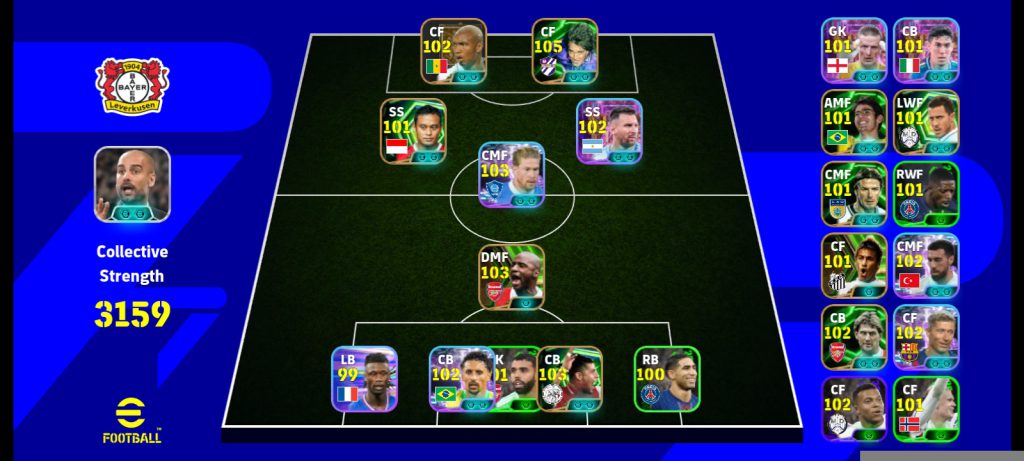Select the CB 103 player card

pyautogui.click(x=570, y=379)
